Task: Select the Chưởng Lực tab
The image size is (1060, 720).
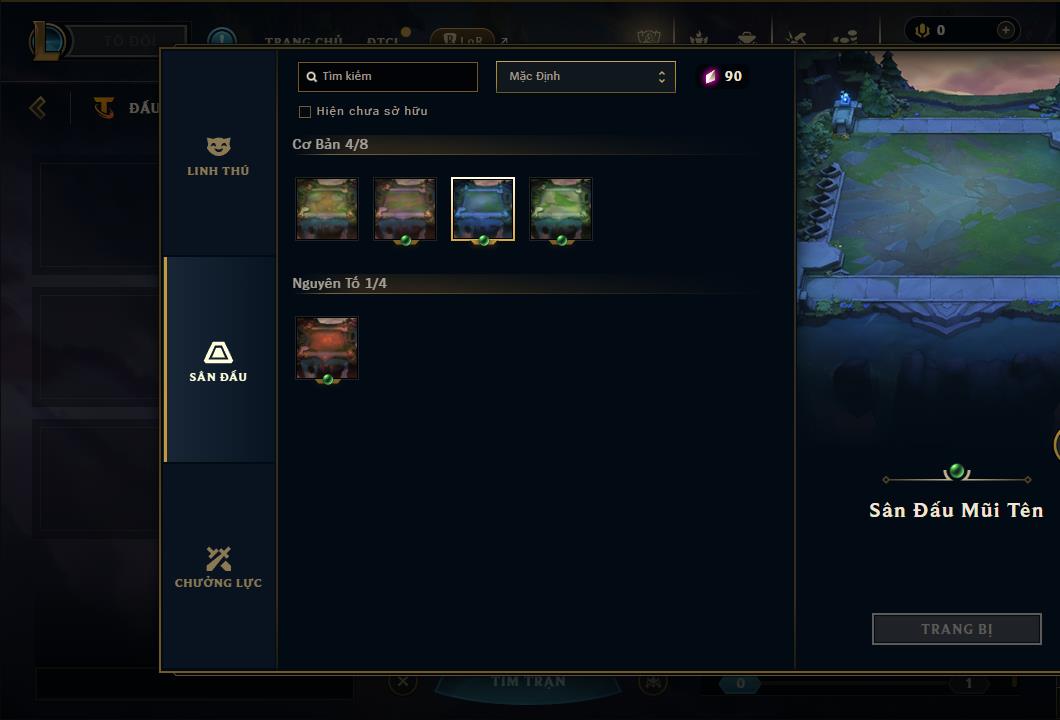Action: pyautogui.click(x=218, y=567)
